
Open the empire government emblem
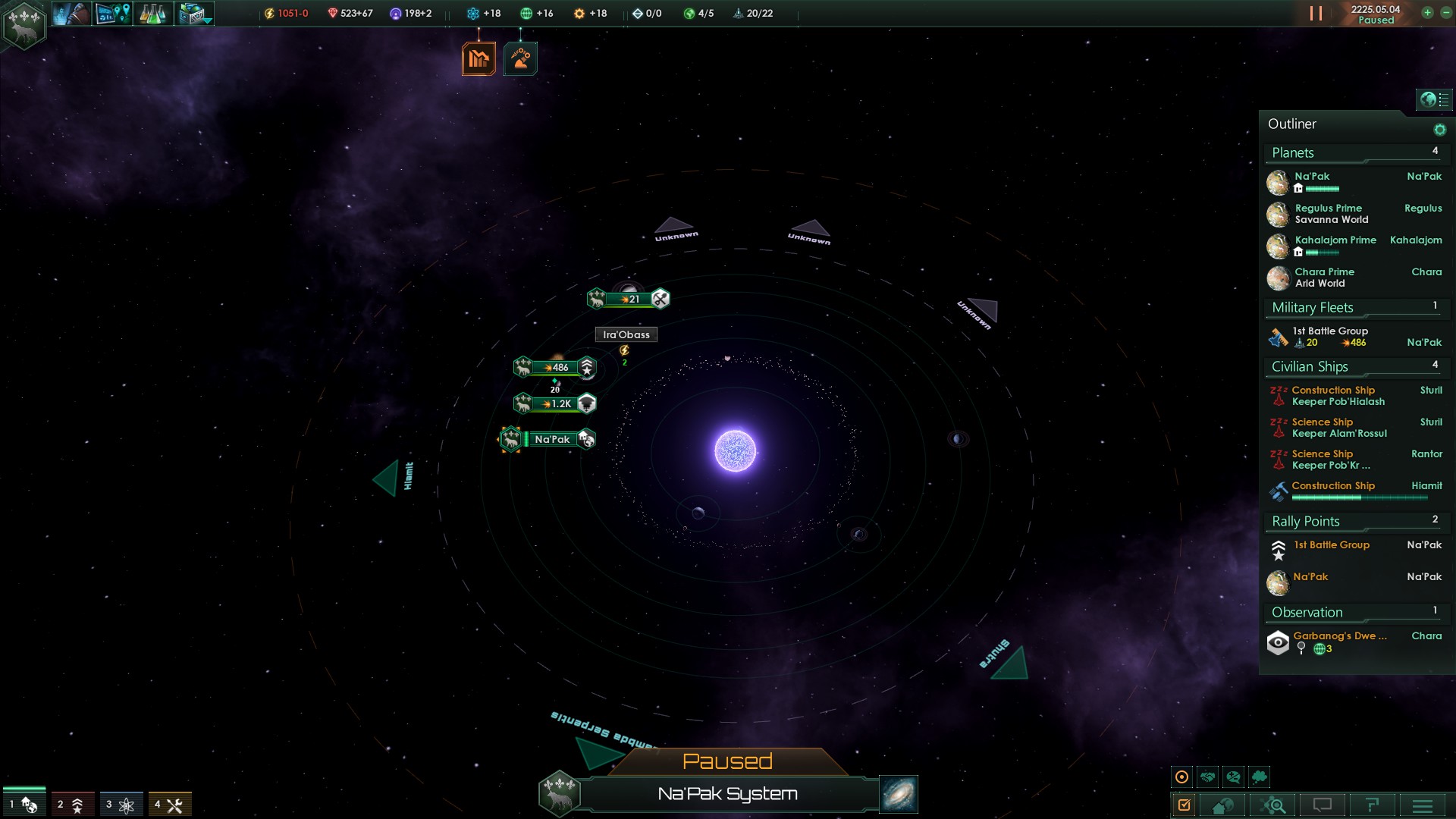tap(24, 25)
